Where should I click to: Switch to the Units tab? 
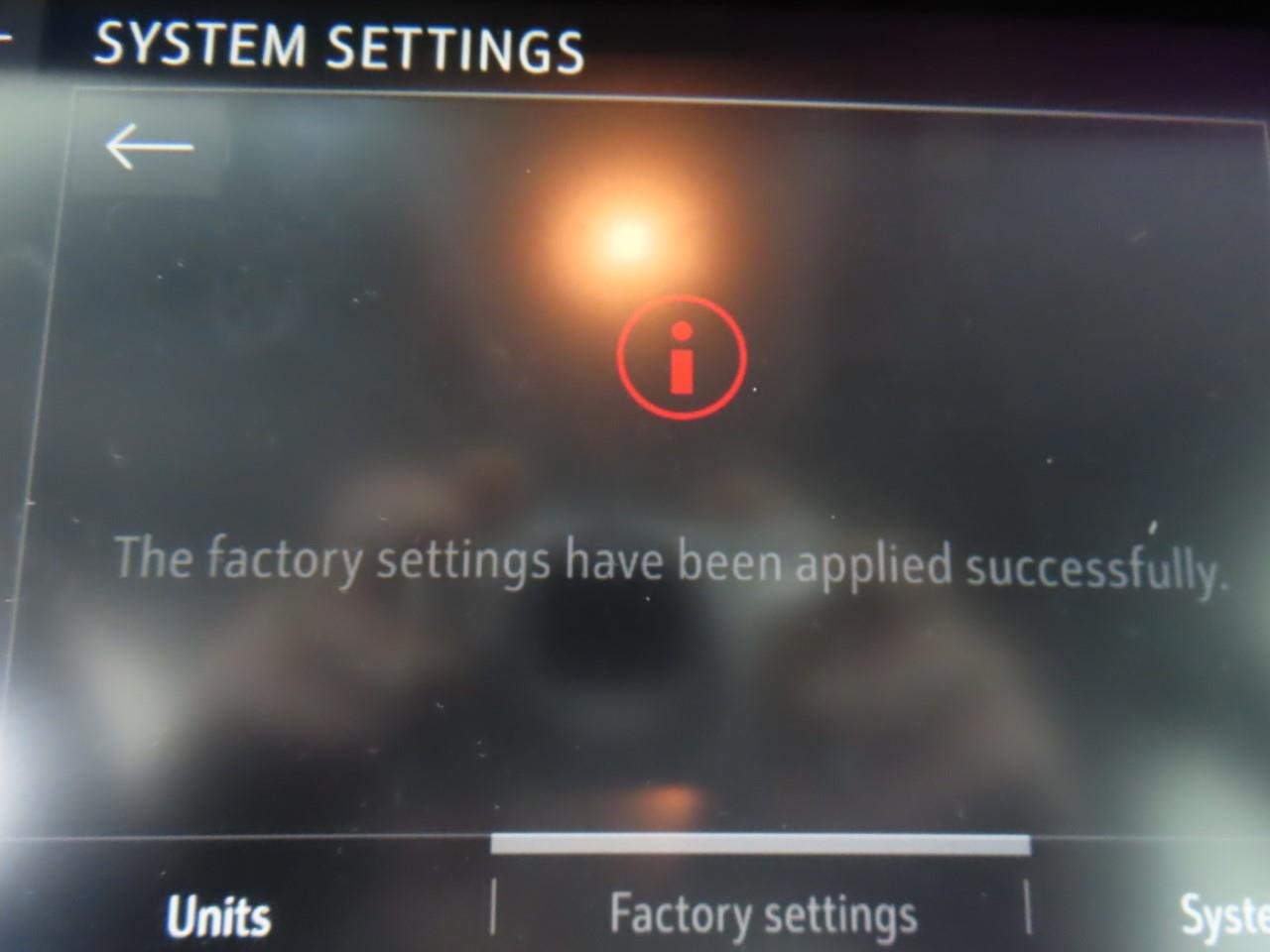pyautogui.click(x=218, y=914)
